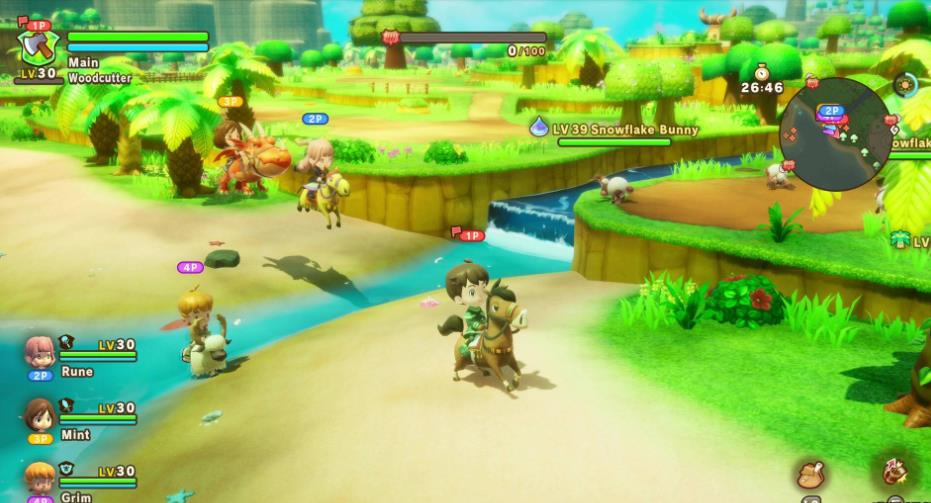Open the item bag pouch icon
931x503 pixels.
812,475
